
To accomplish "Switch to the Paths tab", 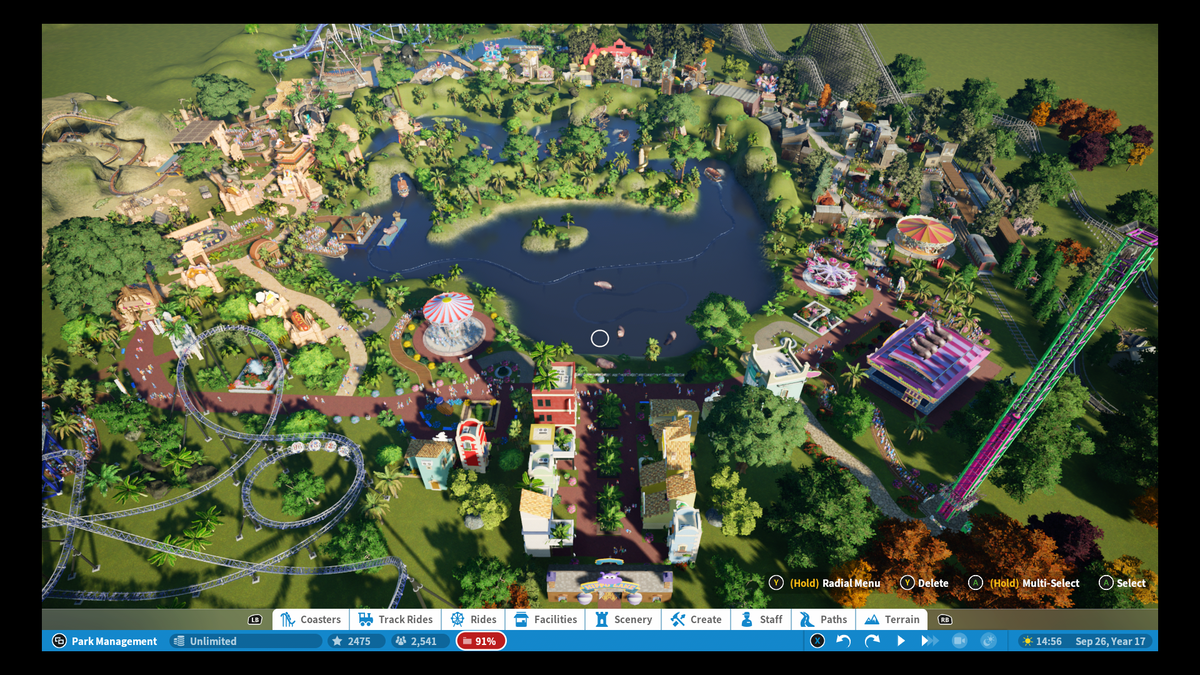I will (824, 619).
